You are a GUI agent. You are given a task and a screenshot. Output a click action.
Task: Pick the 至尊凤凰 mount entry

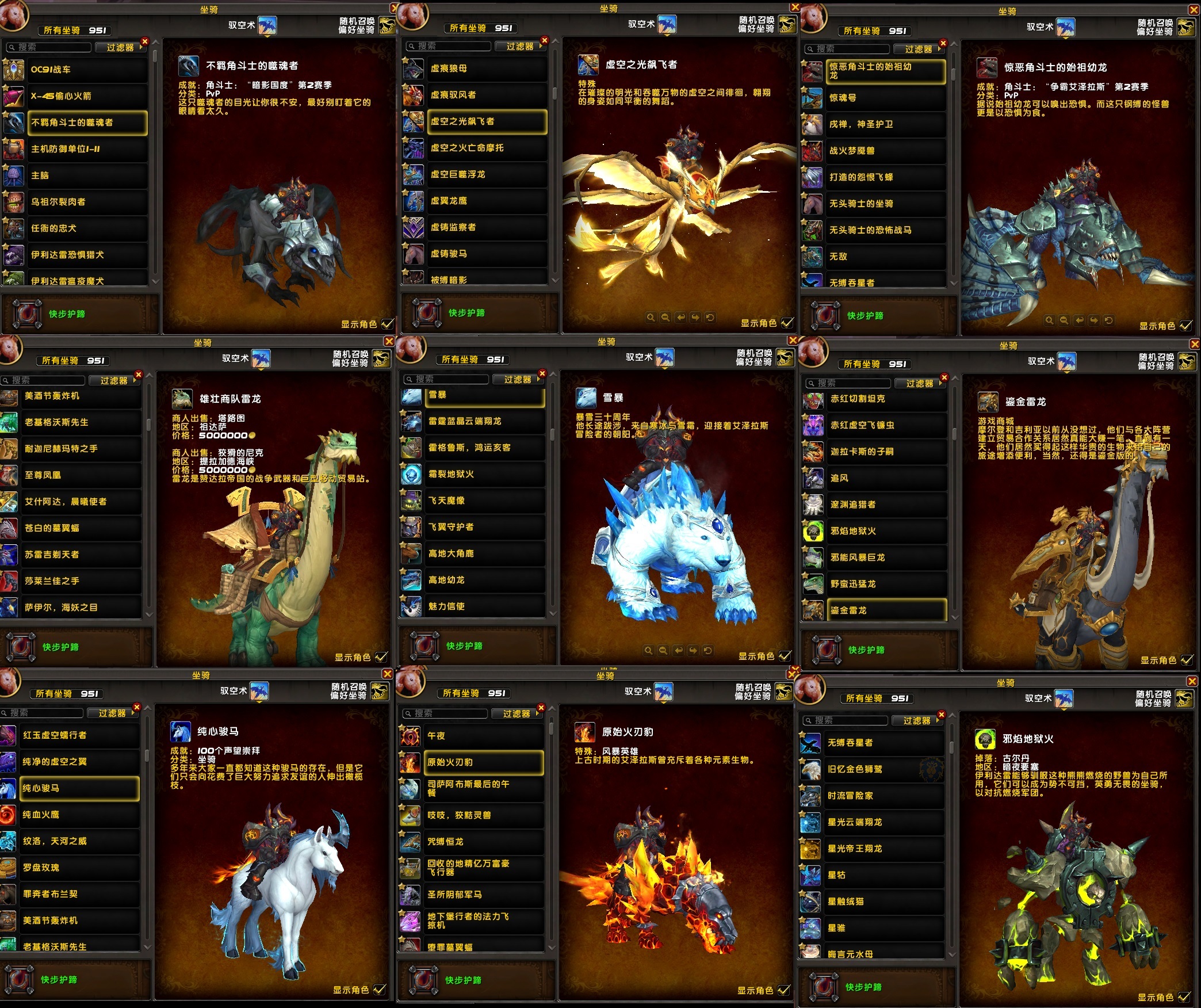[x=81, y=475]
